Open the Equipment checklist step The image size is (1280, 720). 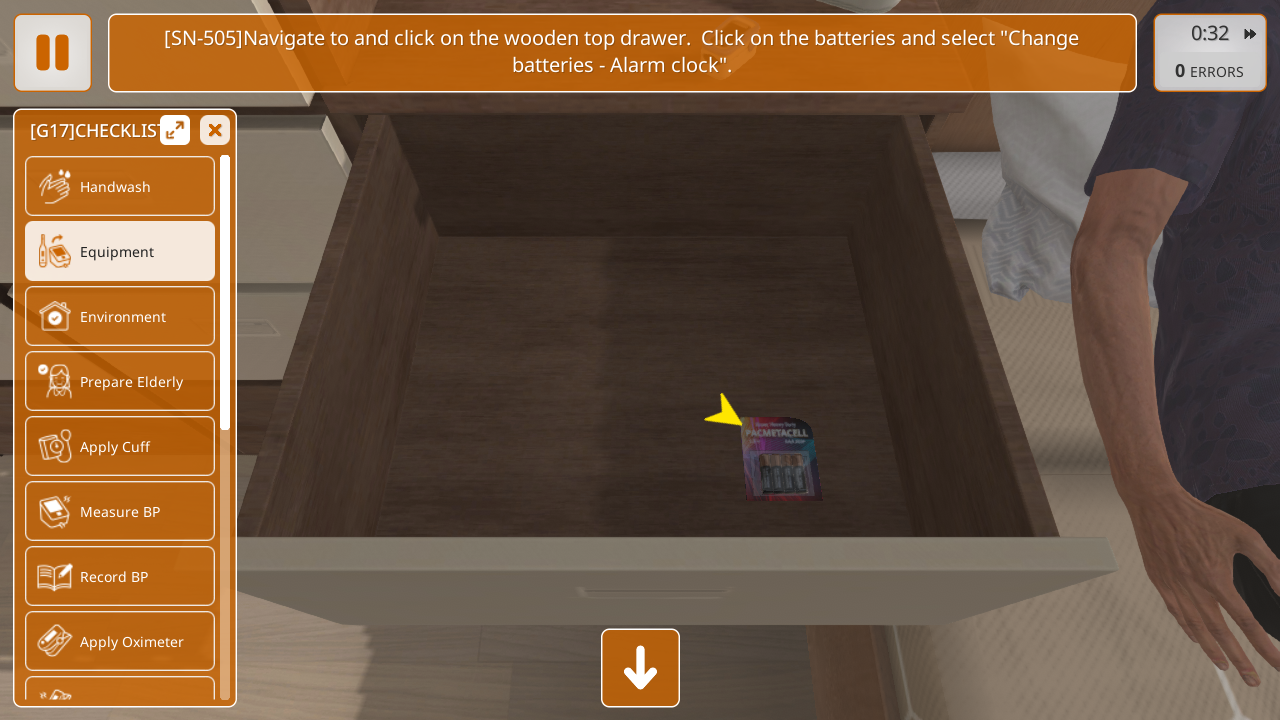[x=120, y=252]
